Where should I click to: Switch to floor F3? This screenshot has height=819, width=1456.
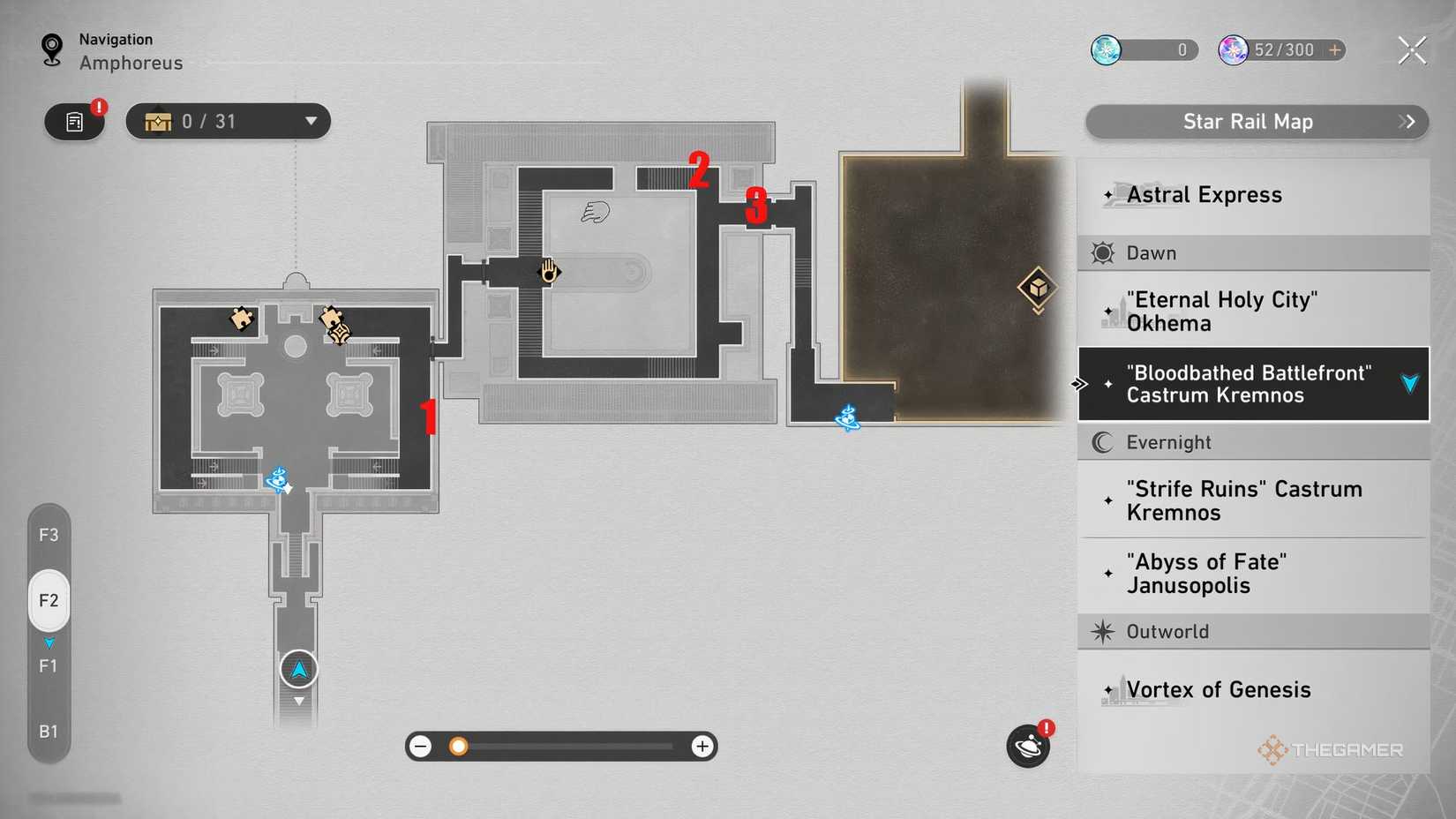point(49,534)
